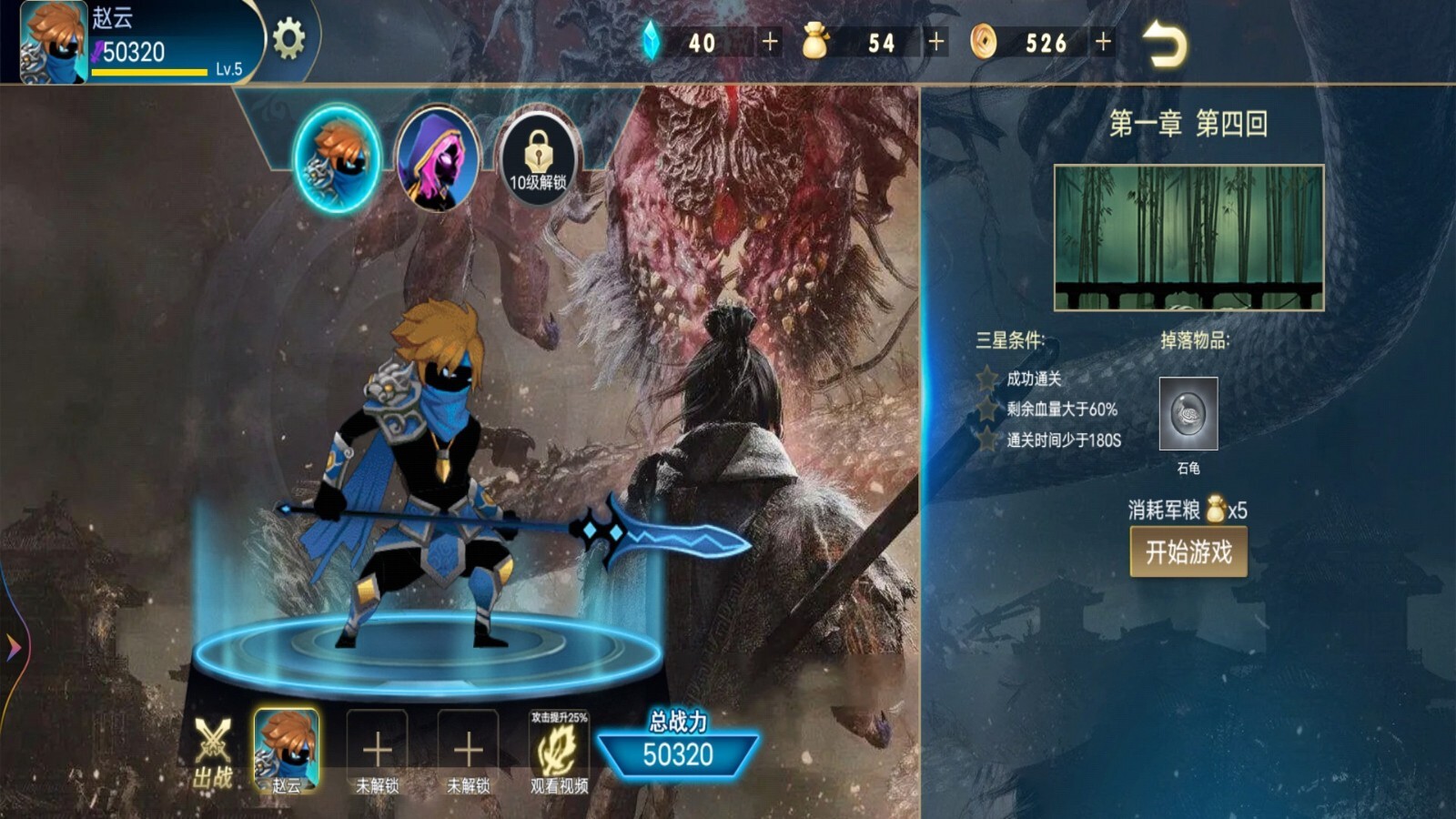Select the 赵云 battle lineup slot

click(287, 750)
